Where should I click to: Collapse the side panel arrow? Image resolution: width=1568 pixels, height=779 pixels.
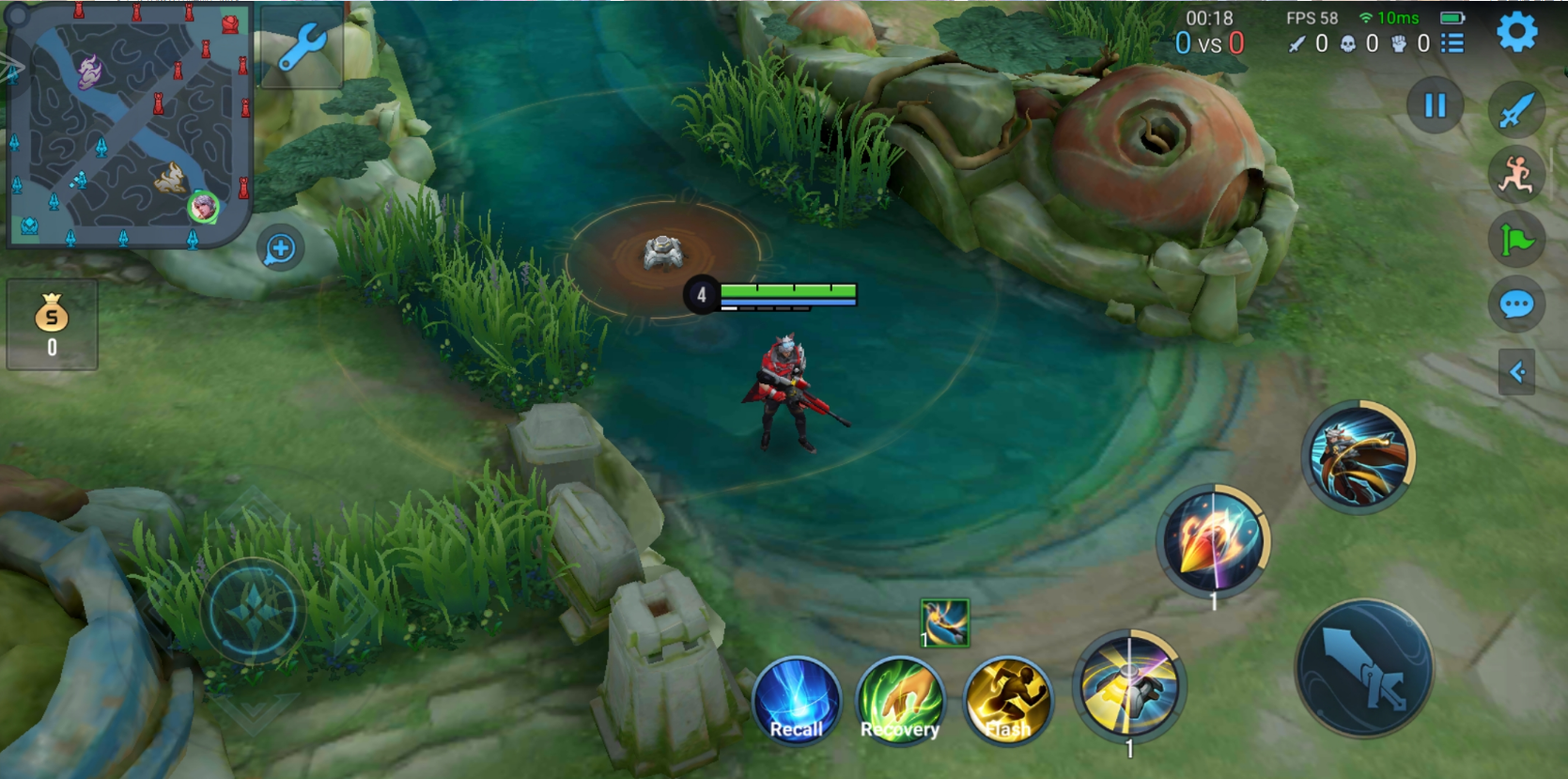coord(1516,372)
